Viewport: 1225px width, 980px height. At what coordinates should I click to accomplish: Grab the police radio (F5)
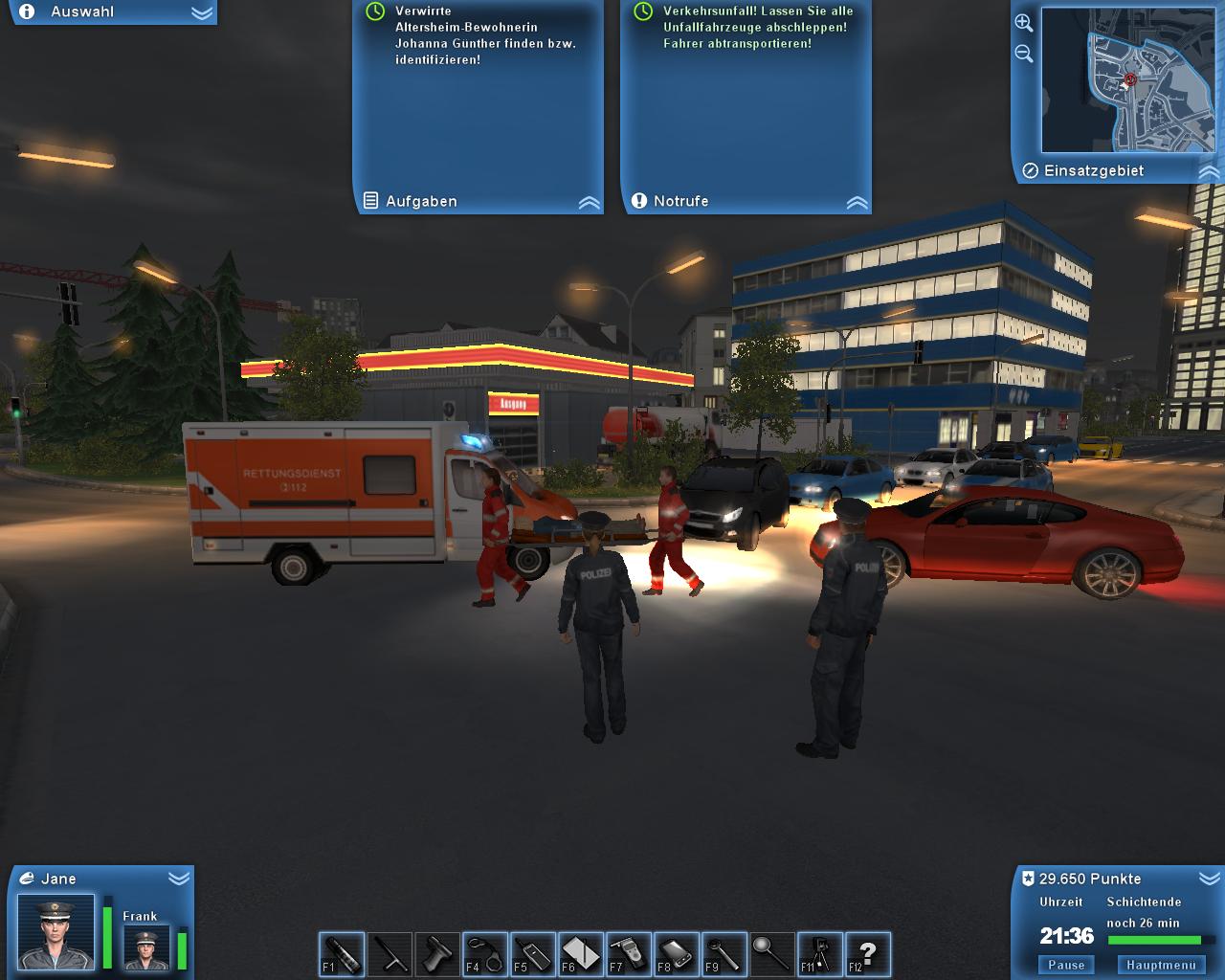pyautogui.click(x=531, y=954)
